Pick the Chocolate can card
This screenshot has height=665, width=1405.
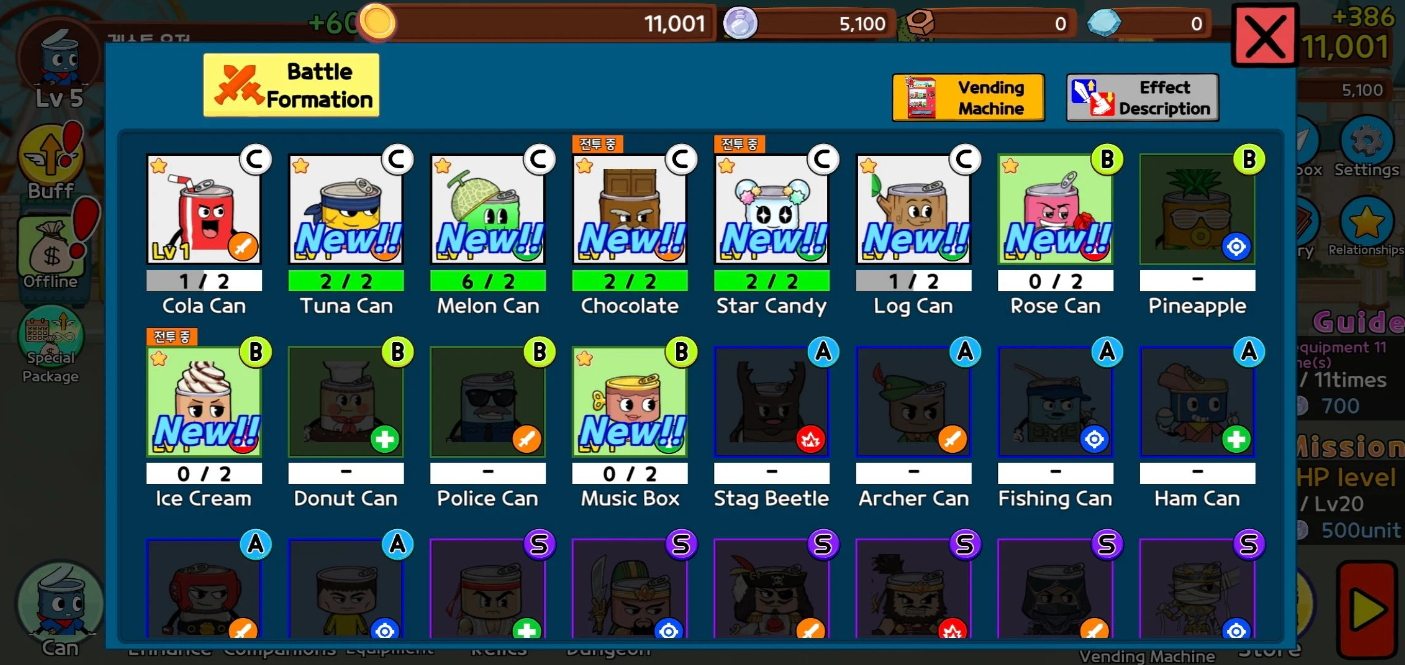[x=630, y=209]
